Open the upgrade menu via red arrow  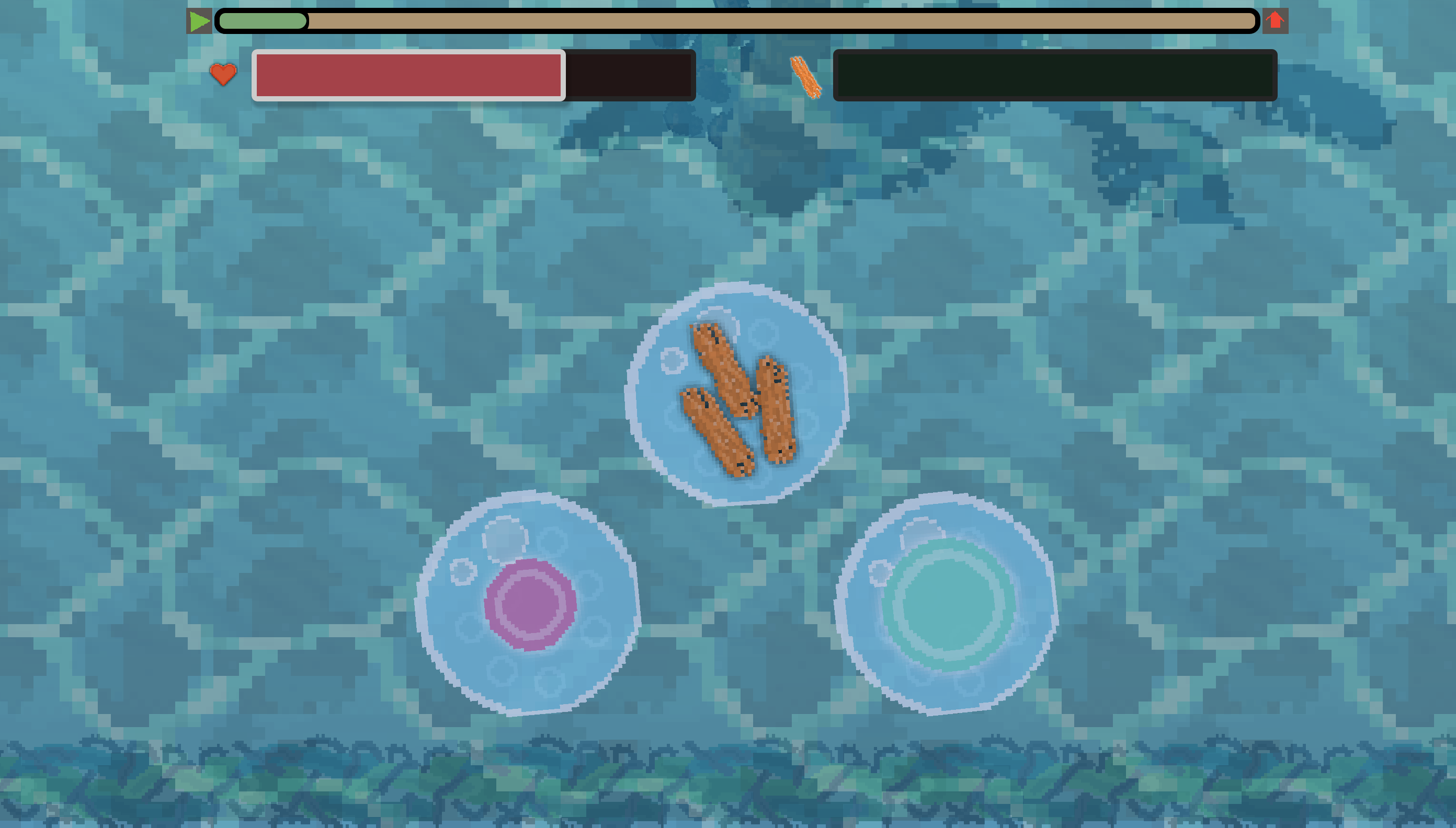tap(1275, 21)
